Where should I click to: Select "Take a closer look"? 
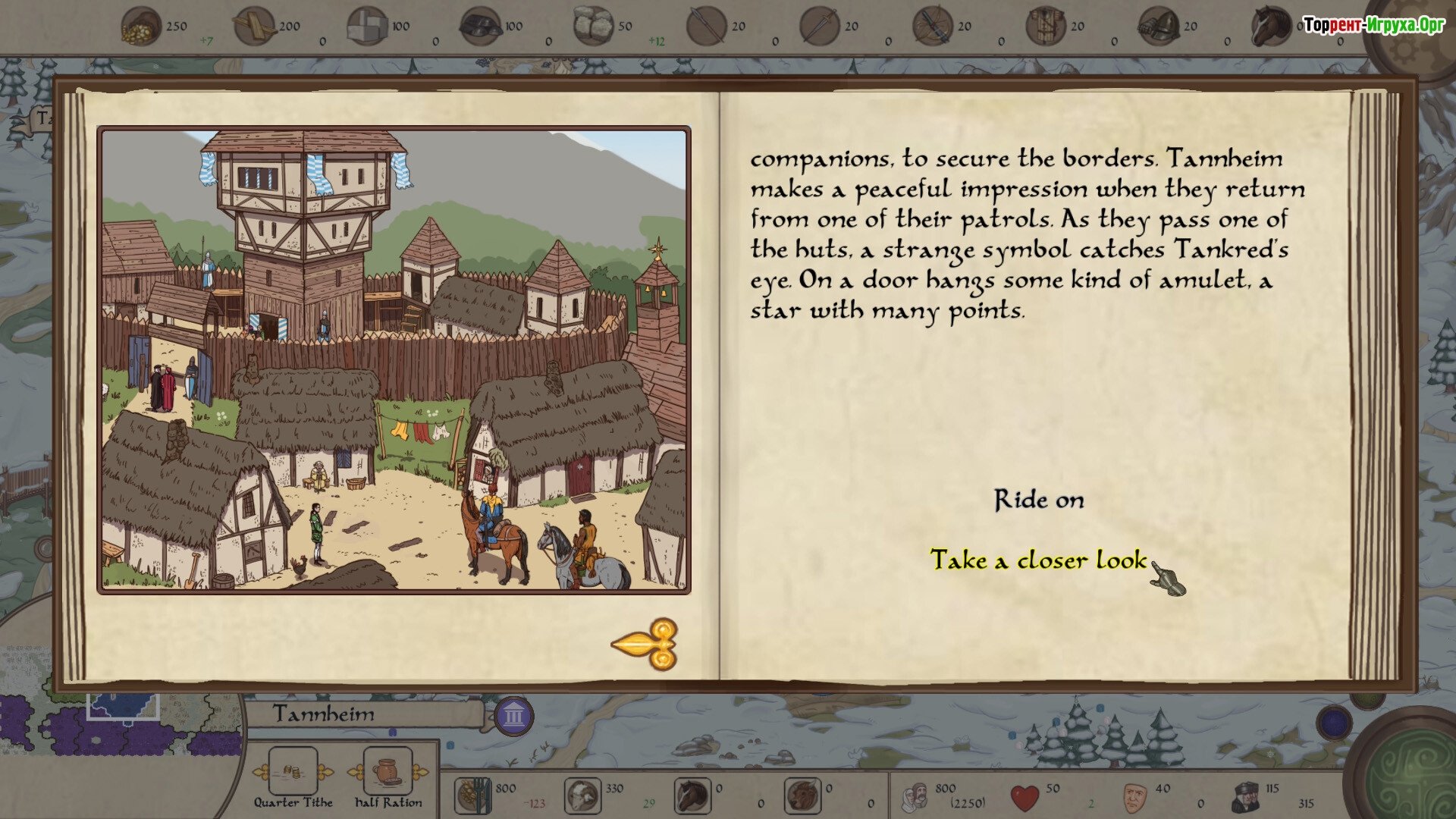(1038, 560)
